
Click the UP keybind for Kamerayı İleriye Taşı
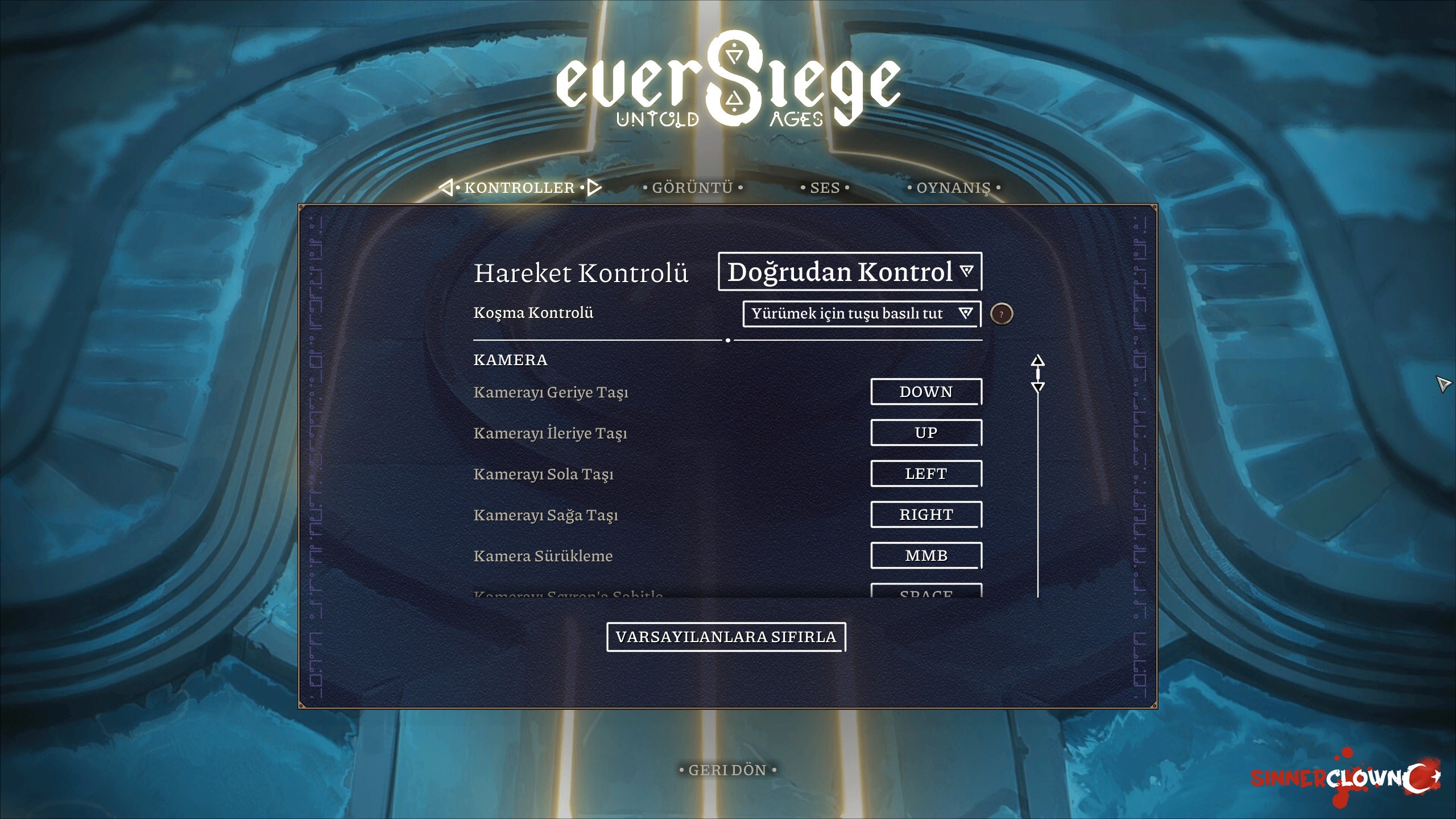[x=925, y=432]
